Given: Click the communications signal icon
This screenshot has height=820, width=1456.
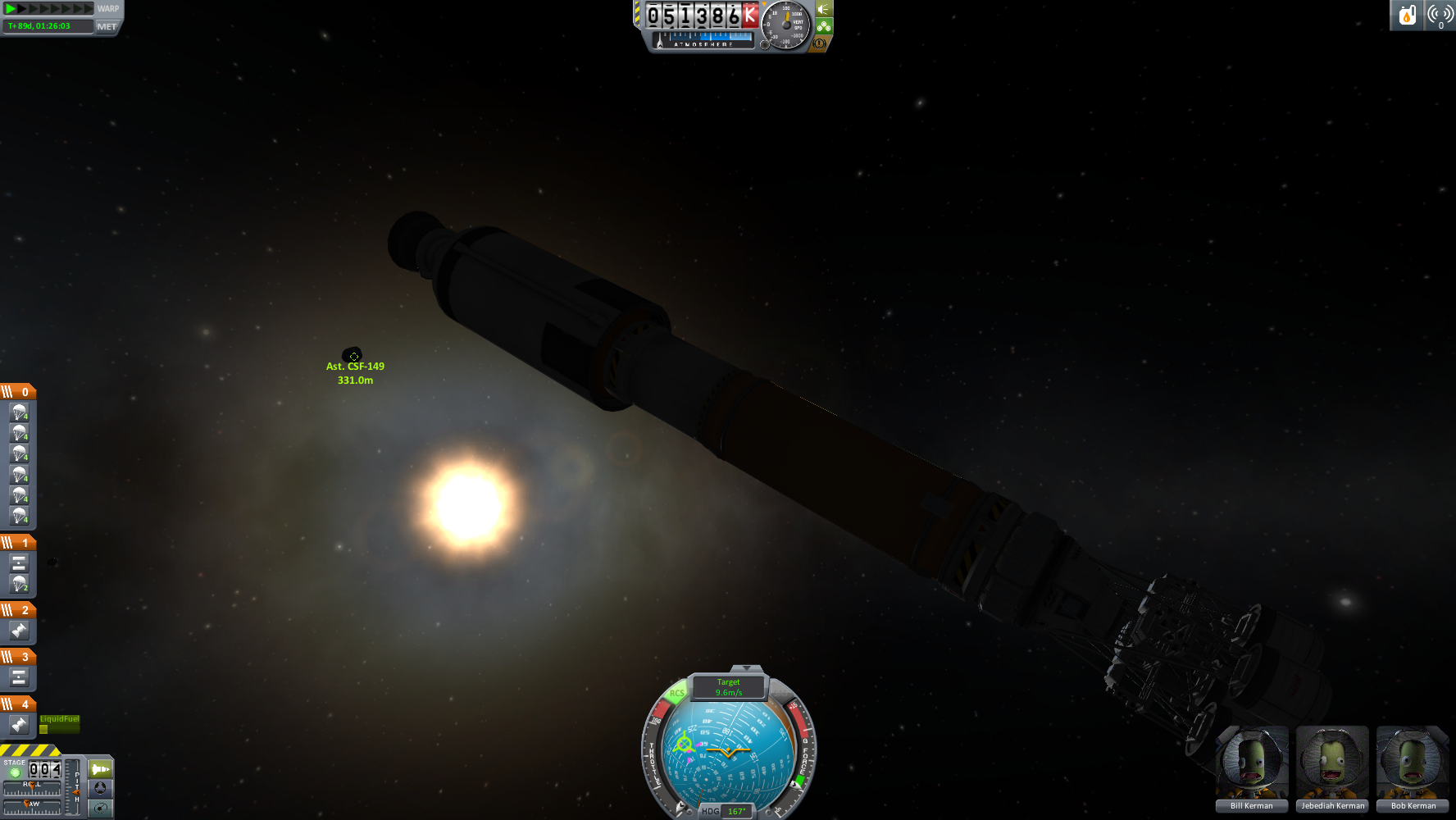Looking at the screenshot, I should [x=1440, y=15].
